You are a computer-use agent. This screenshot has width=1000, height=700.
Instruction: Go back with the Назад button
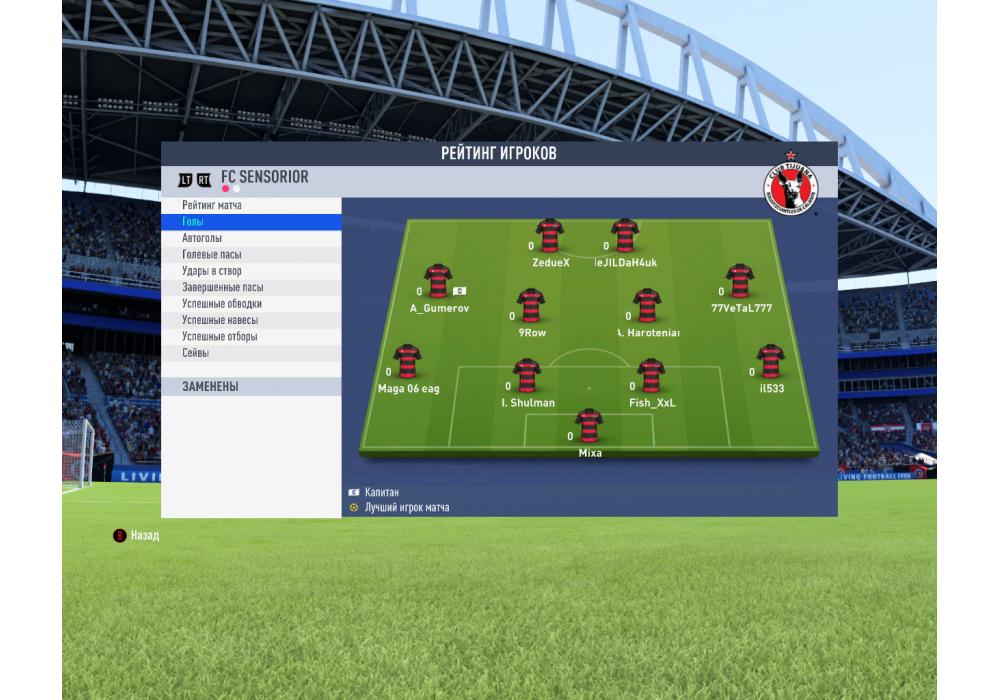(x=136, y=536)
